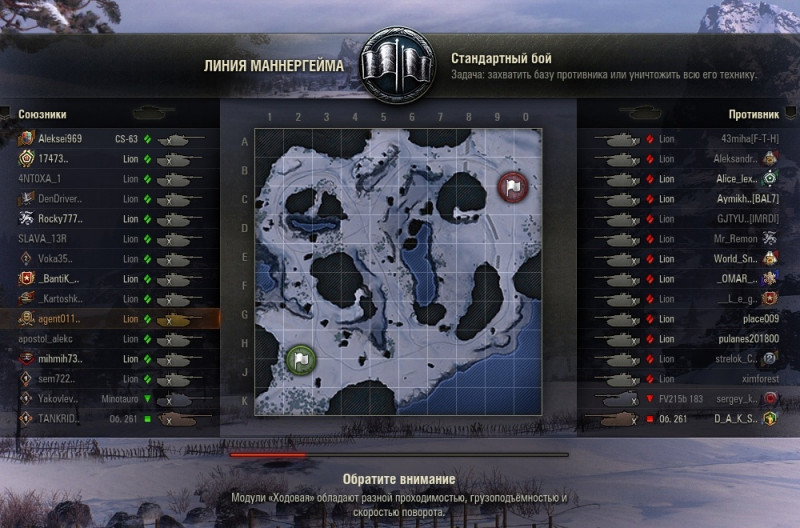The width and height of the screenshot is (800, 528).
Task: Select sergey_k's FV215b 183 row
Action: [x=738, y=399]
